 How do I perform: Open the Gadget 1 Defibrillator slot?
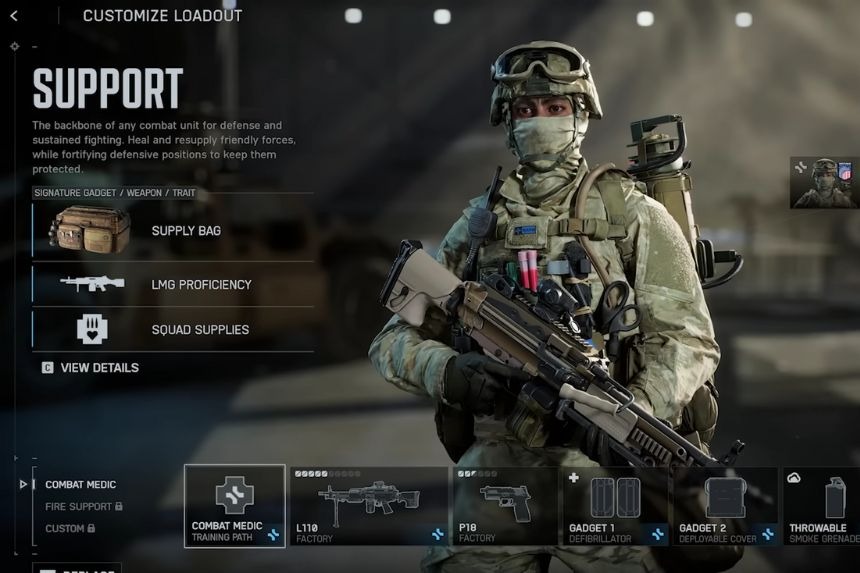point(615,505)
